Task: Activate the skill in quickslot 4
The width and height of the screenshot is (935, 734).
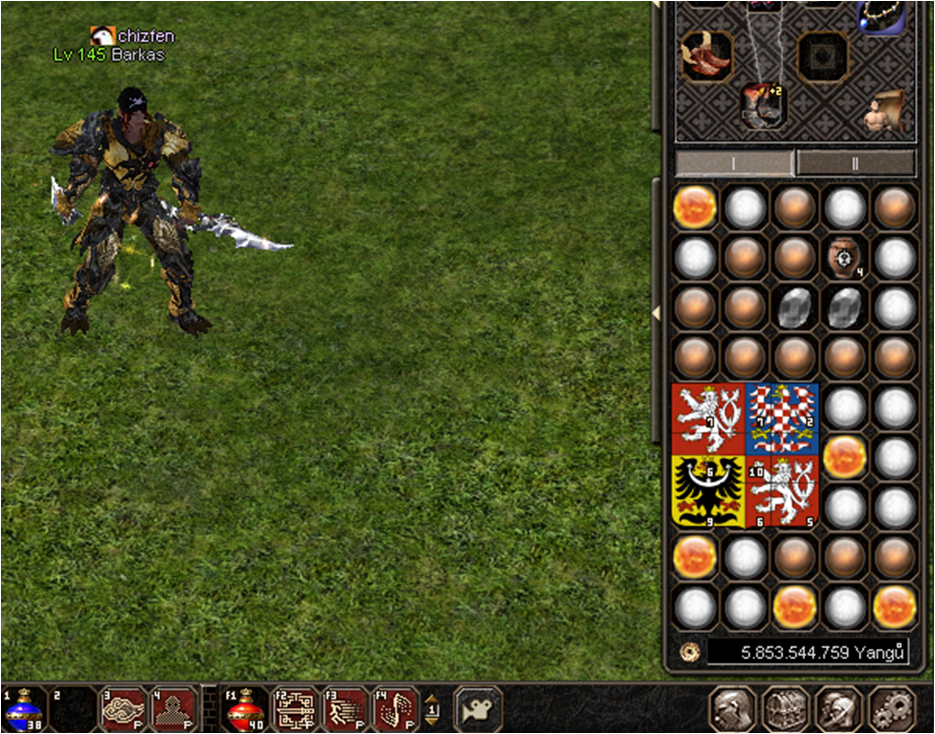Action: point(174,708)
